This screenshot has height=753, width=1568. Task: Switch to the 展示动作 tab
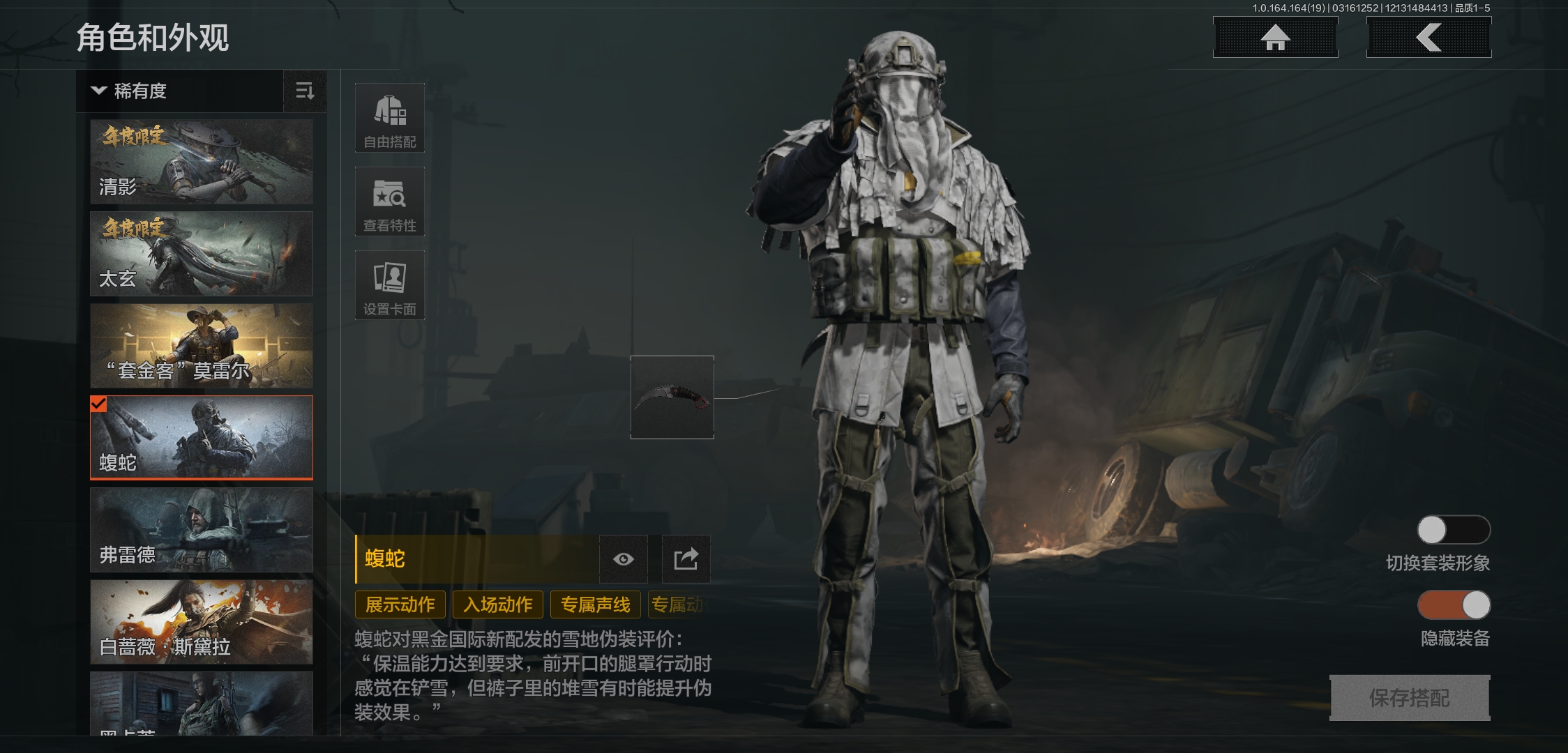[400, 604]
